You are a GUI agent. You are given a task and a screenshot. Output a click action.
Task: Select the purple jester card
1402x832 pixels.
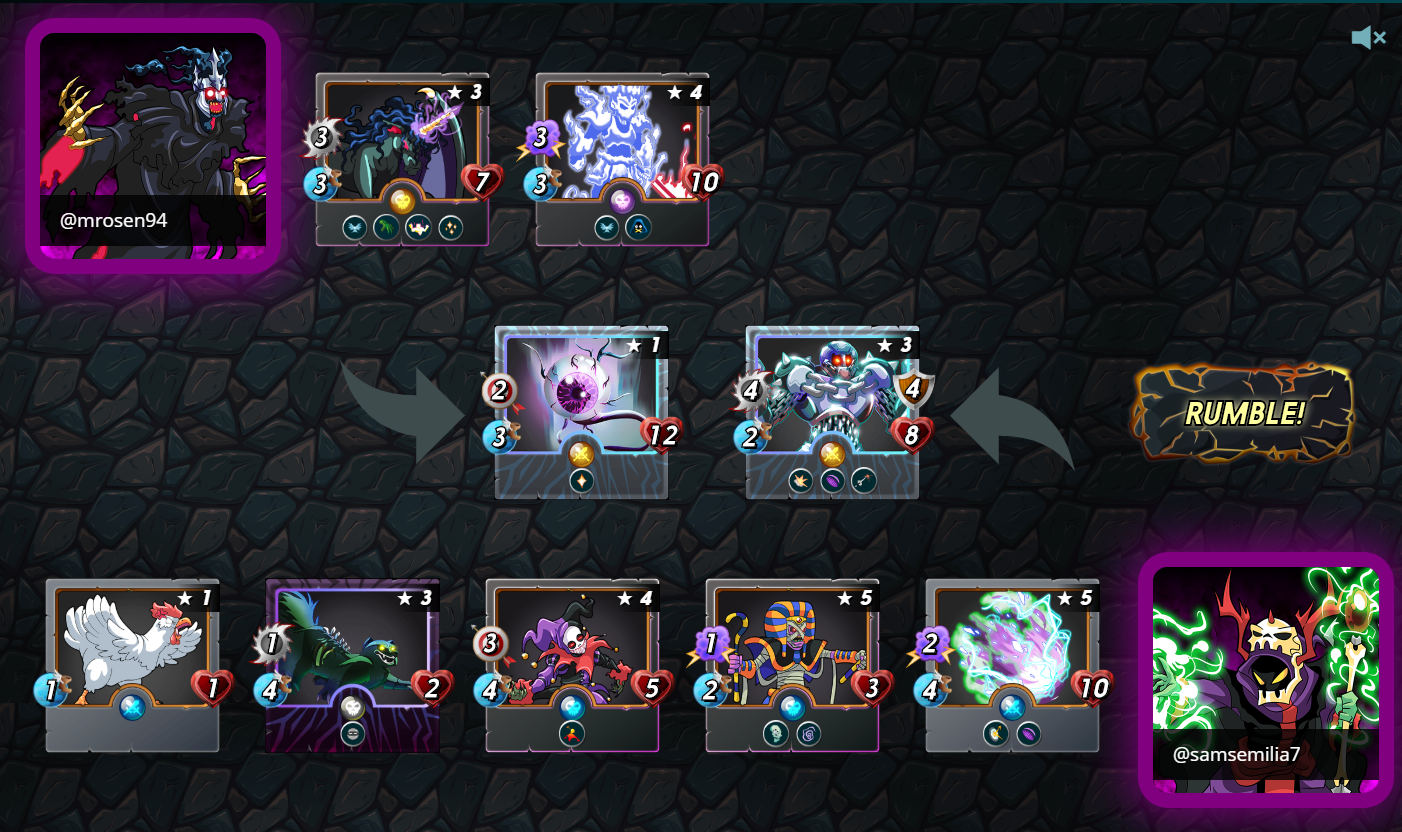(x=572, y=665)
